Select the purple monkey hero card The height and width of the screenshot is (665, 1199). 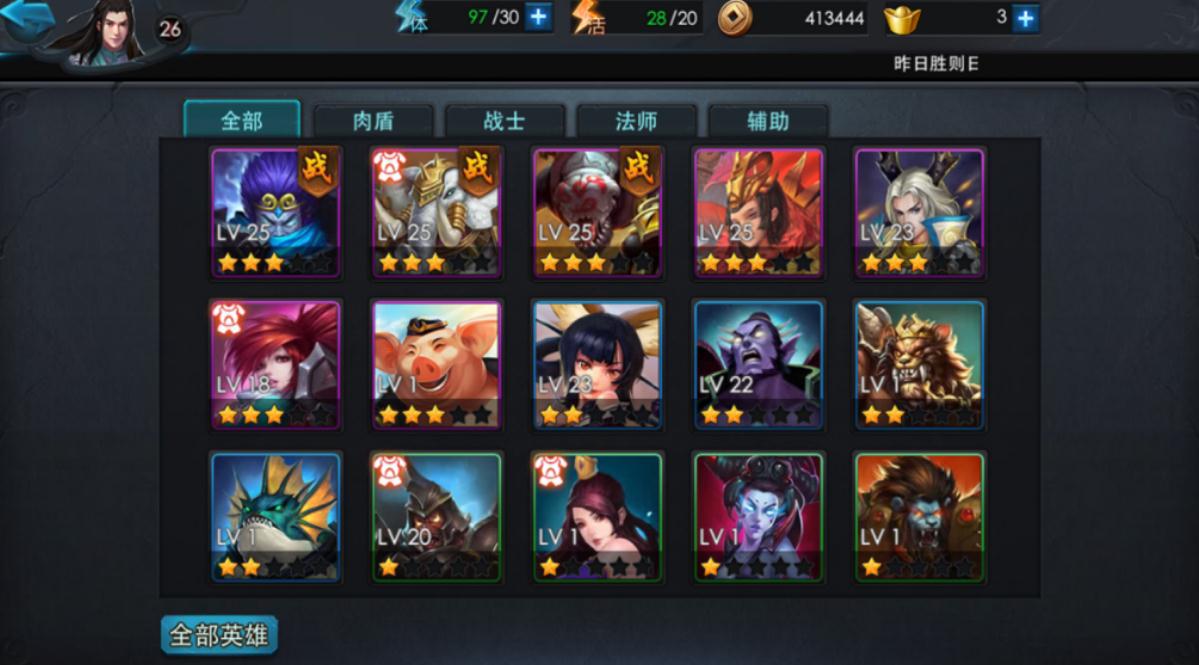tap(275, 212)
